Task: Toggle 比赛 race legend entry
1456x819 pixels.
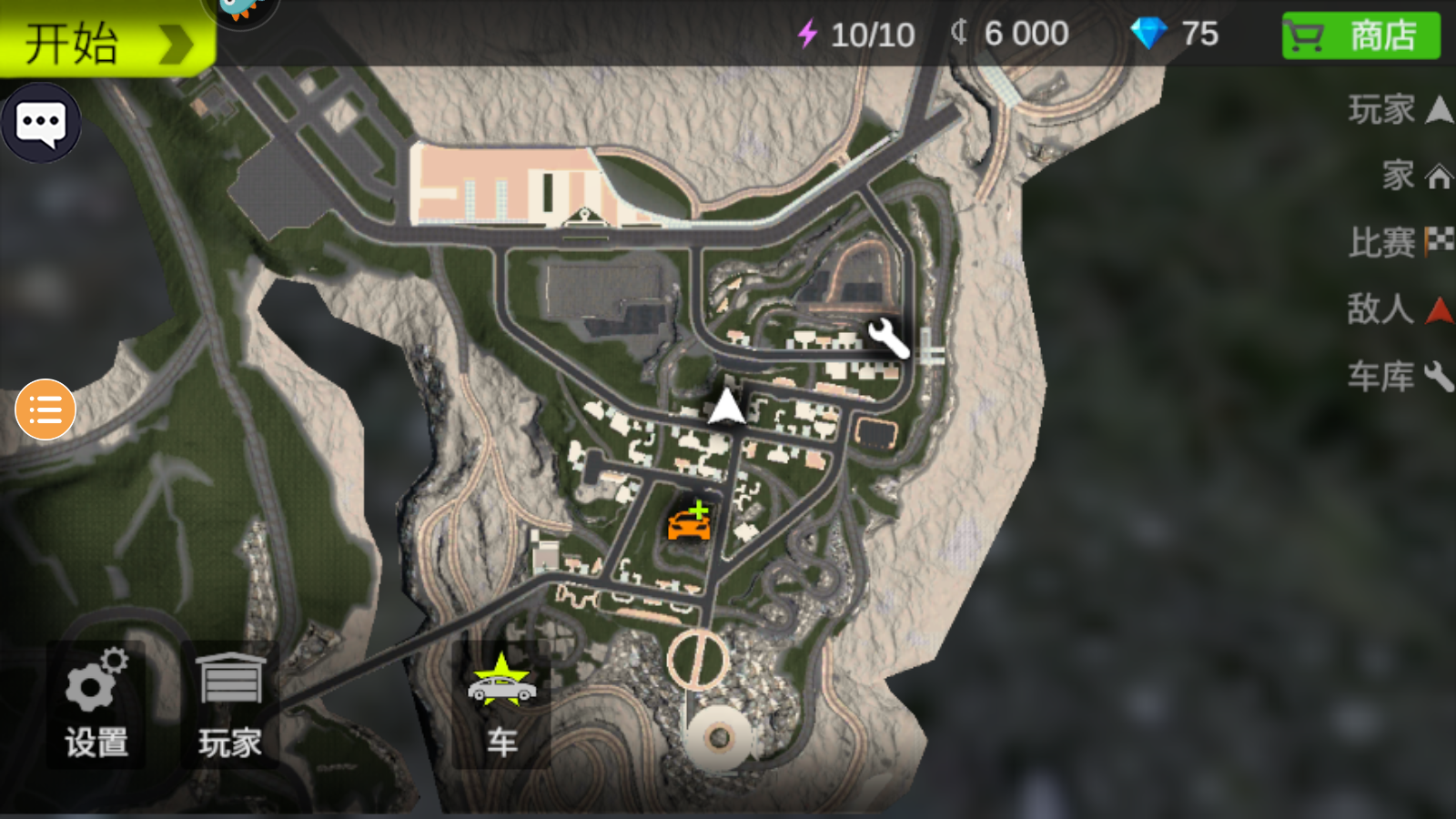Action: [x=1400, y=242]
